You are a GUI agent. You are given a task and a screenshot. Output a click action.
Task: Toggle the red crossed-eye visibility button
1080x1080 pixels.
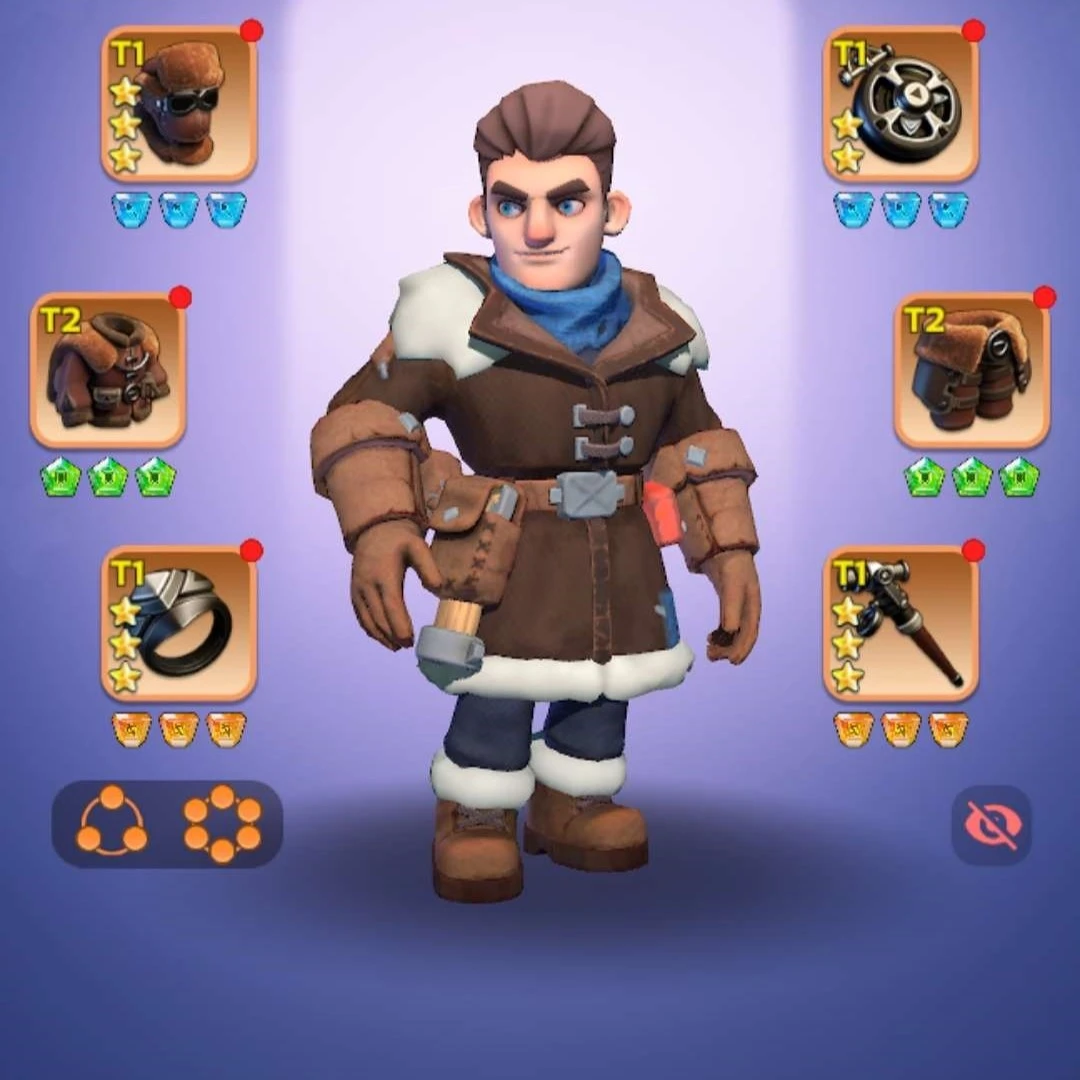point(990,825)
